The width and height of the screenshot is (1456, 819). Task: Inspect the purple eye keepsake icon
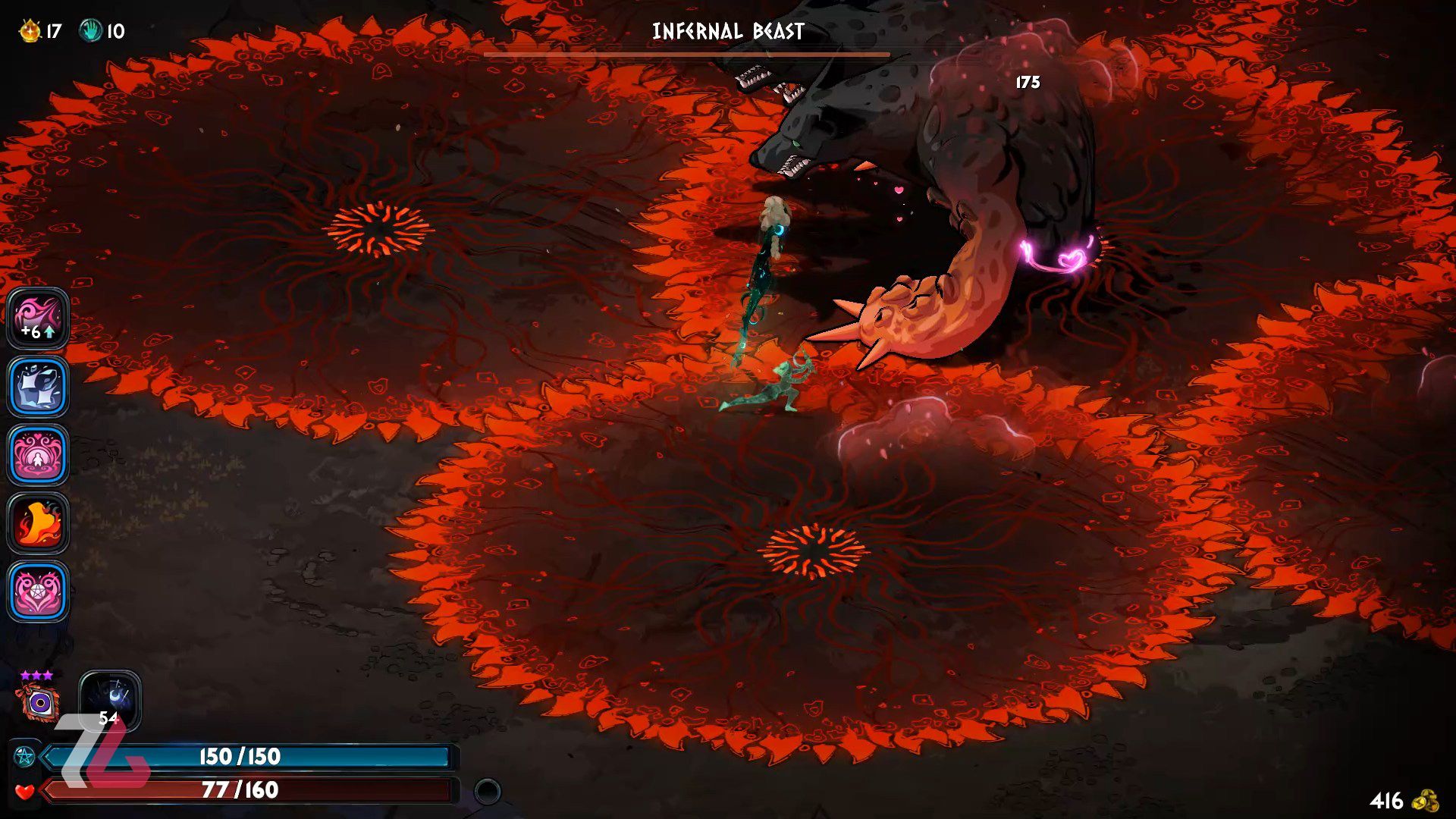(x=39, y=702)
